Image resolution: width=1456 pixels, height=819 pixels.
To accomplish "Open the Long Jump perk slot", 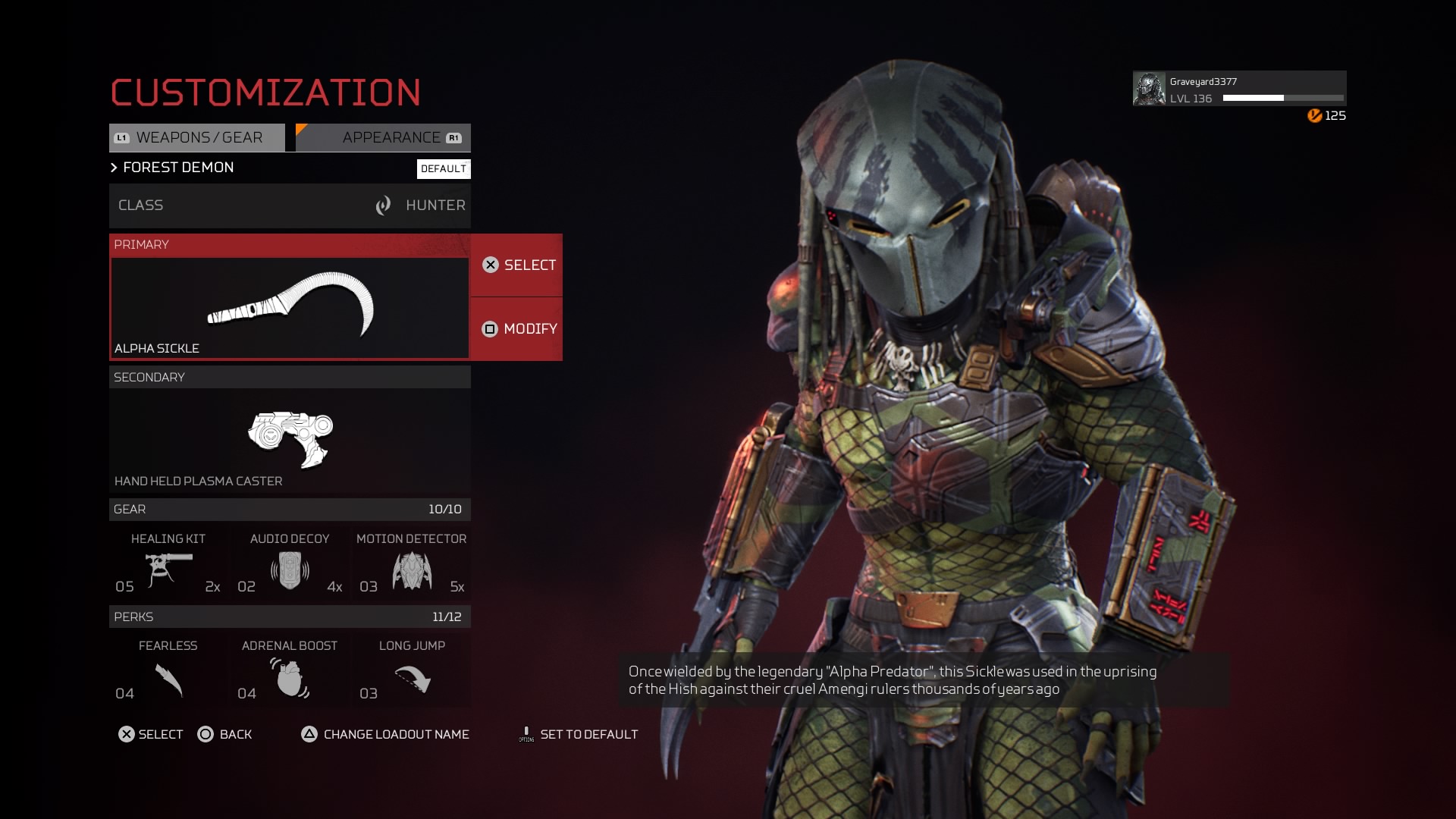I will click(x=412, y=671).
